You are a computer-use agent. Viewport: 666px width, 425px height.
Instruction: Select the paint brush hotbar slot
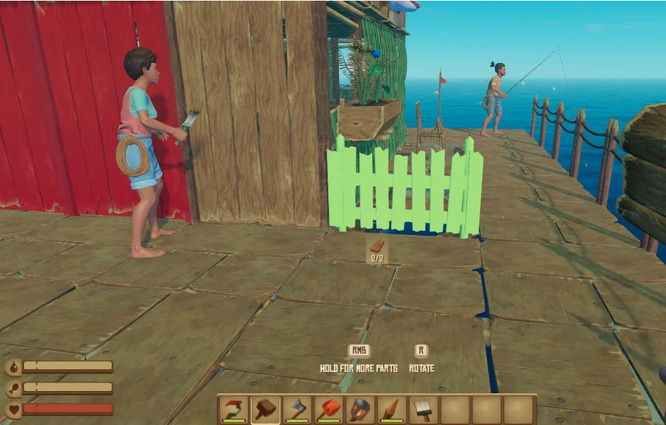click(x=423, y=409)
